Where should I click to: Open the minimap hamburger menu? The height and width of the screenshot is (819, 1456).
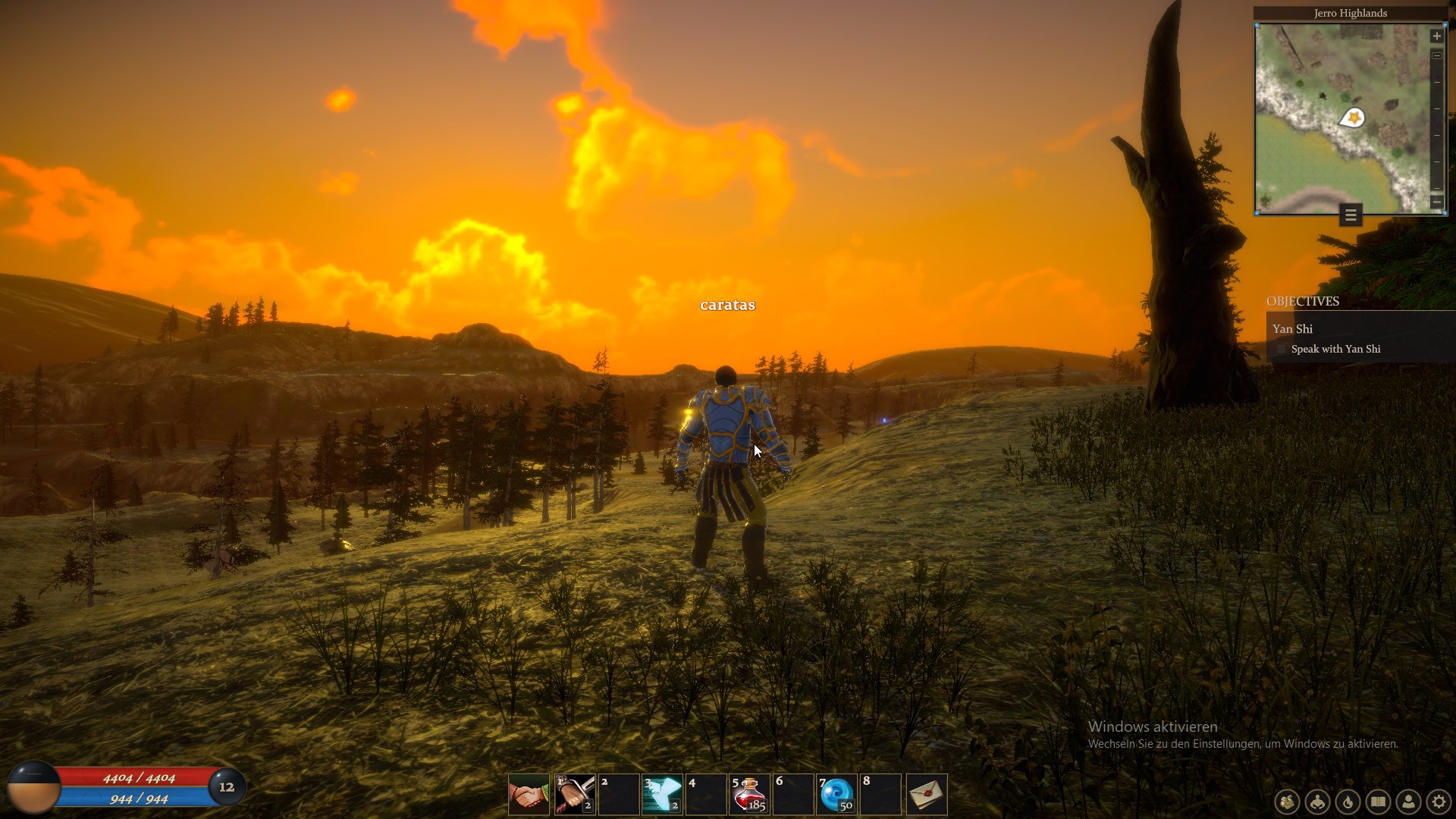[1351, 215]
